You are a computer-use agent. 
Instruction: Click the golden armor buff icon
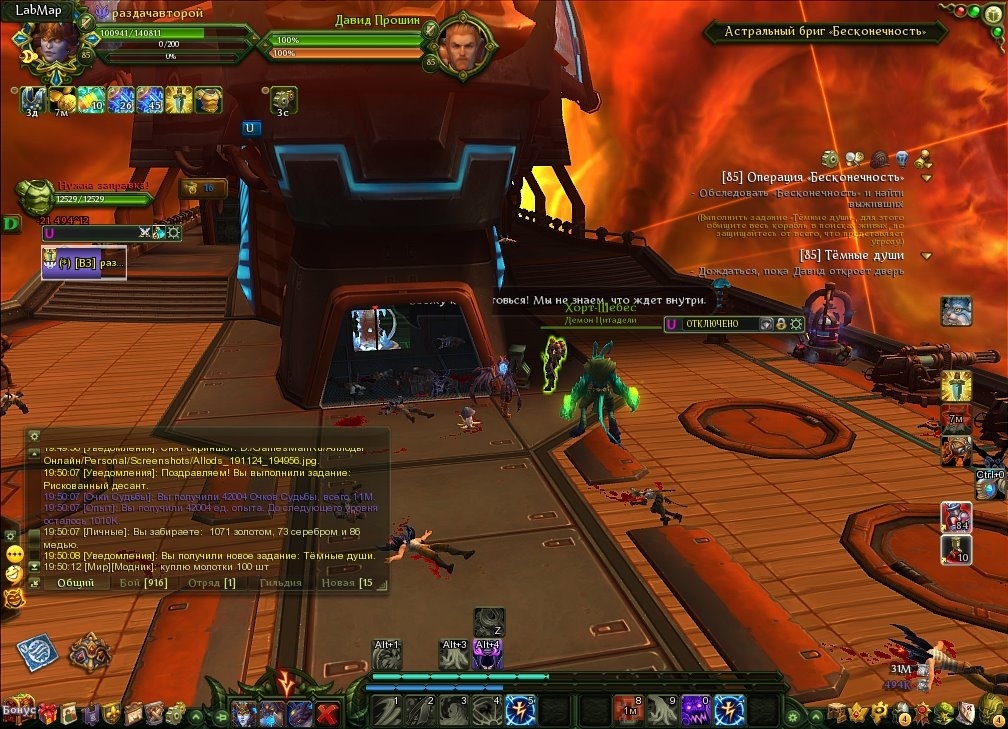pyautogui.click(x=208, y=99)
